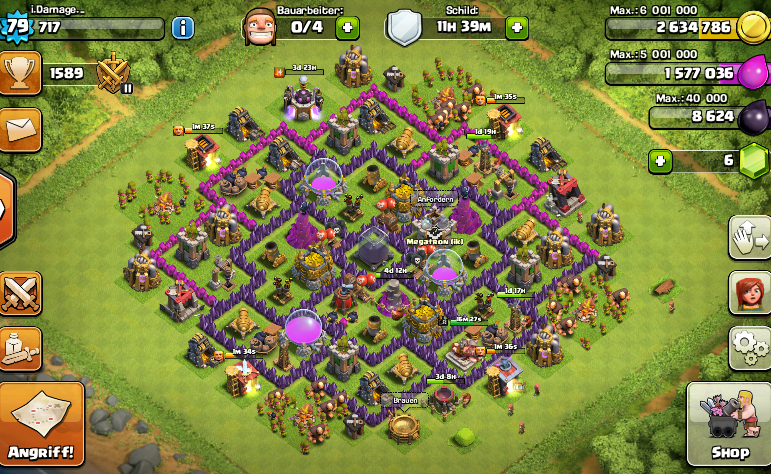Show player info with blue i button
This screenshot has width=771, height=474.
click(183, 27)
